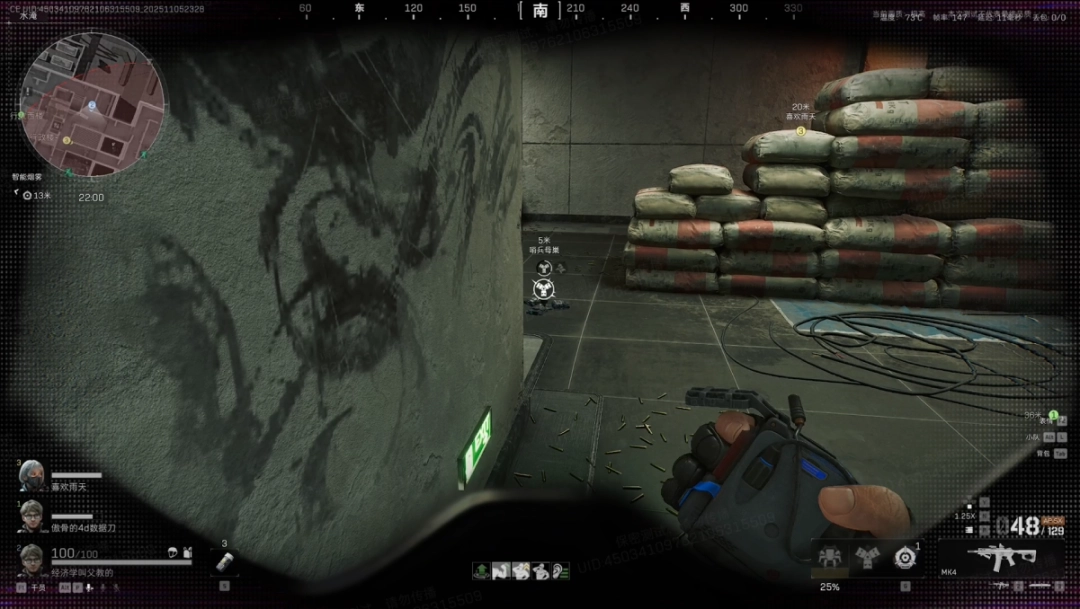Screen dimensions: 1080x609
Task: Use the hexagonal device gadget icon
Action: tap(904, 557)
